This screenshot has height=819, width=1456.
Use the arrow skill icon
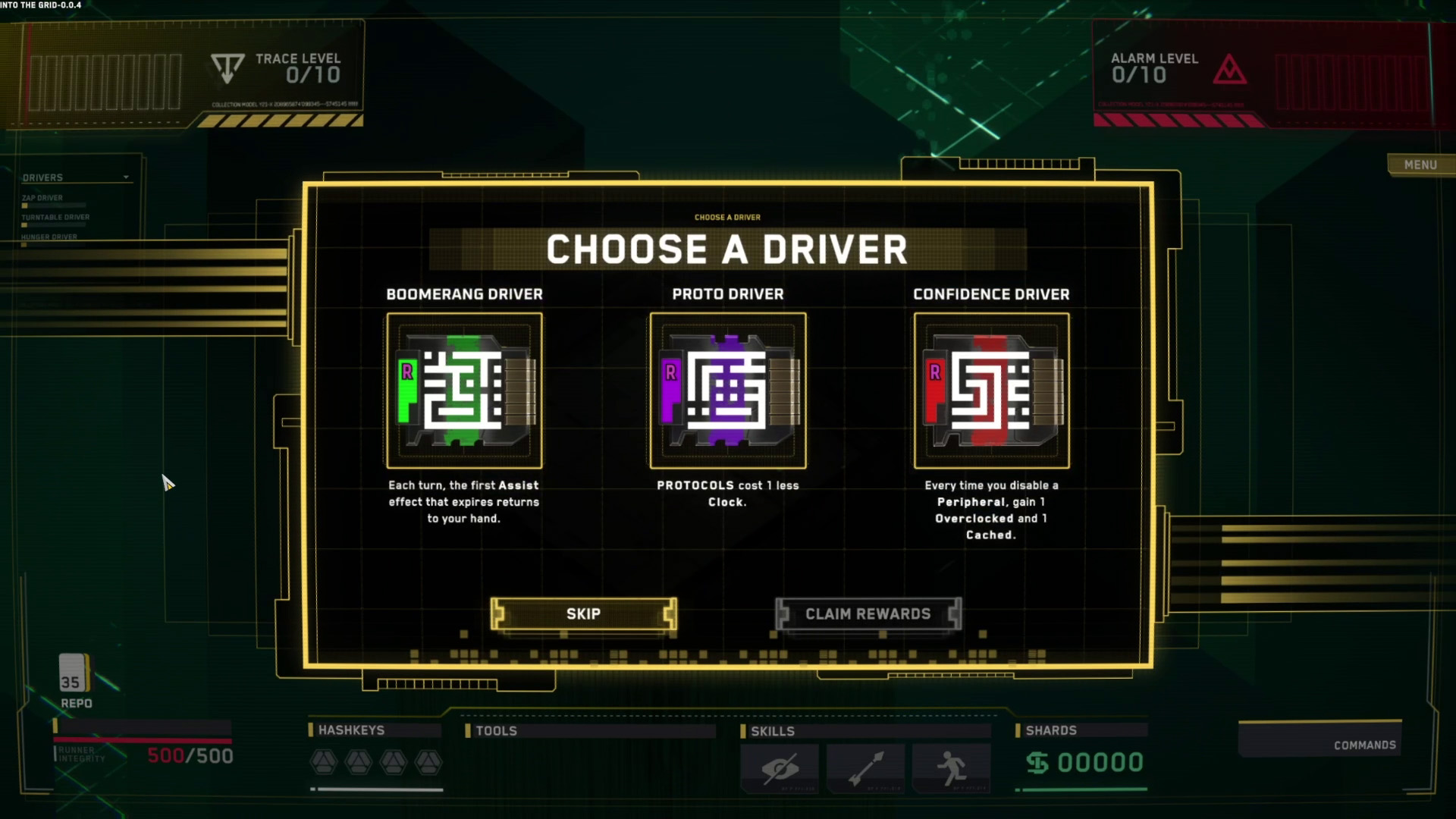[865, 768]
